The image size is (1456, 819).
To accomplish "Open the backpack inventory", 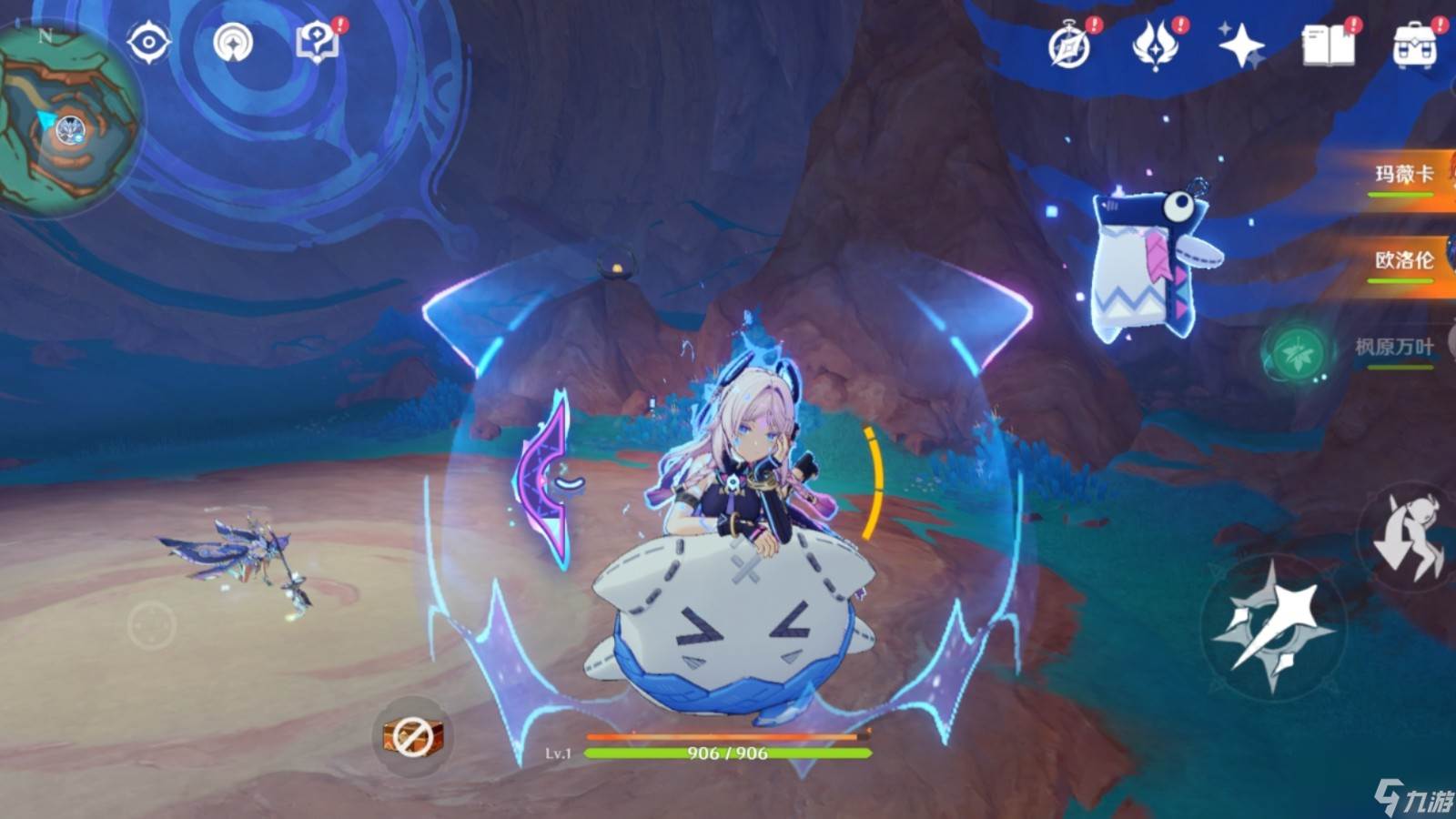I will pos(1413,45).
